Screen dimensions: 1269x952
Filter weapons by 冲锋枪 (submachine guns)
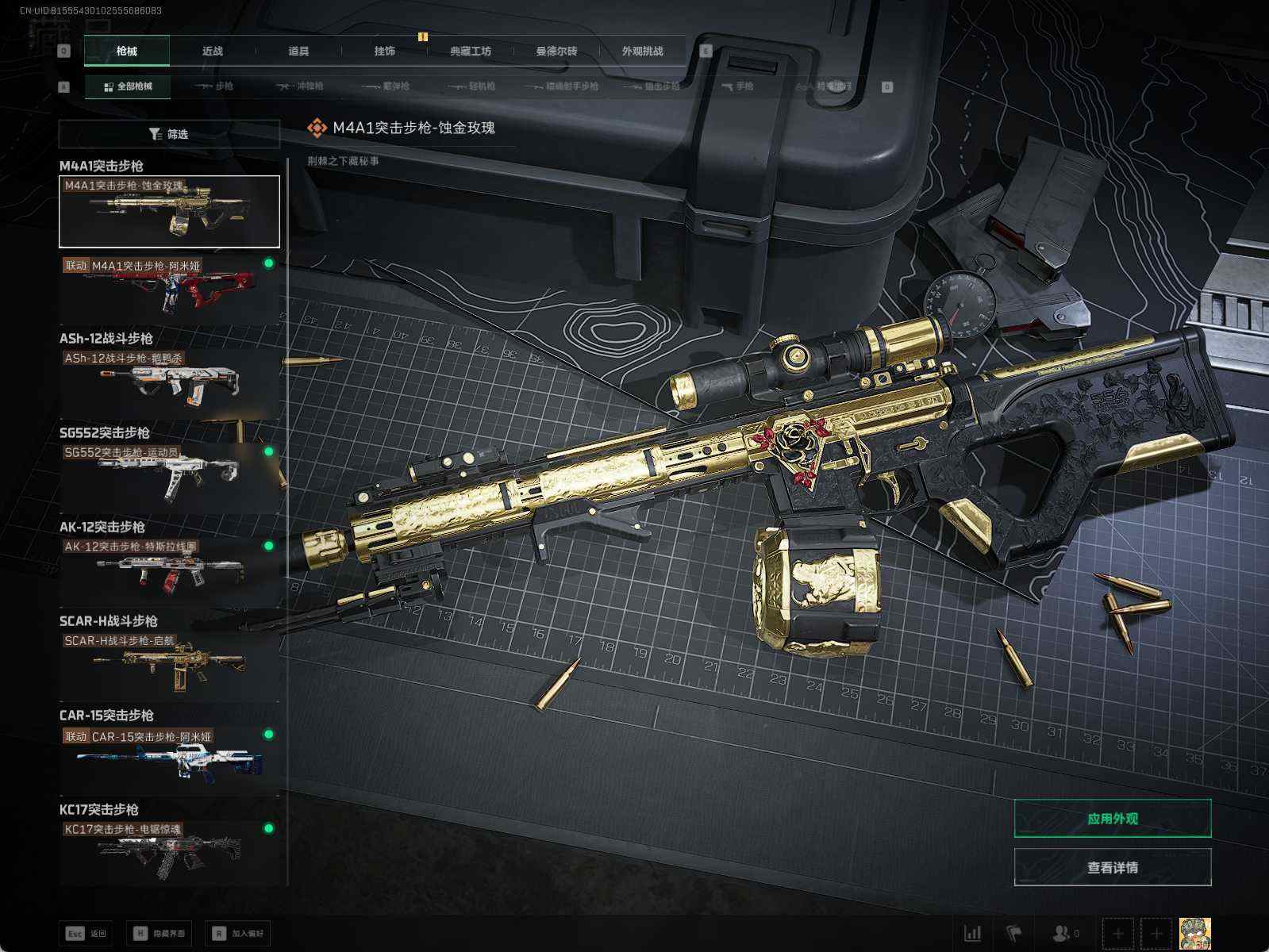click(x=300, y=86)
